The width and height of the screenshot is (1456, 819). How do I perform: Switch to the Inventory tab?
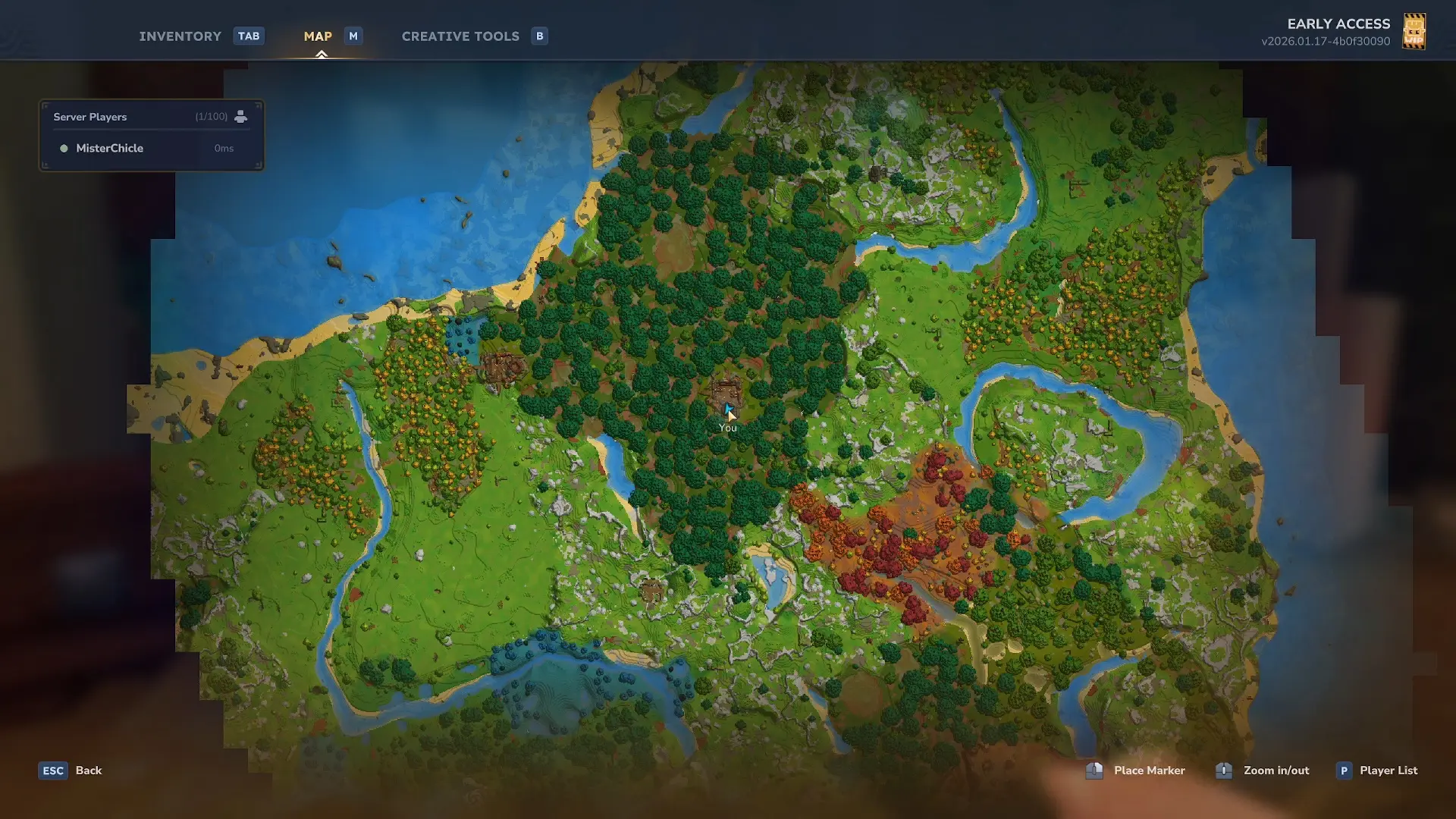[x=180, y=36]
